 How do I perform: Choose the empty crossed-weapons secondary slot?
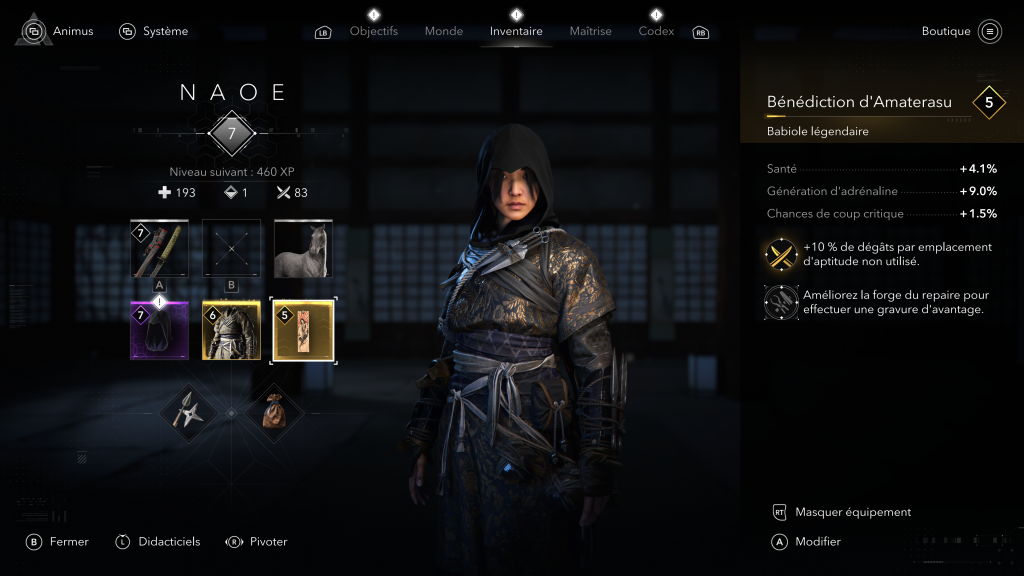point(232,249)
